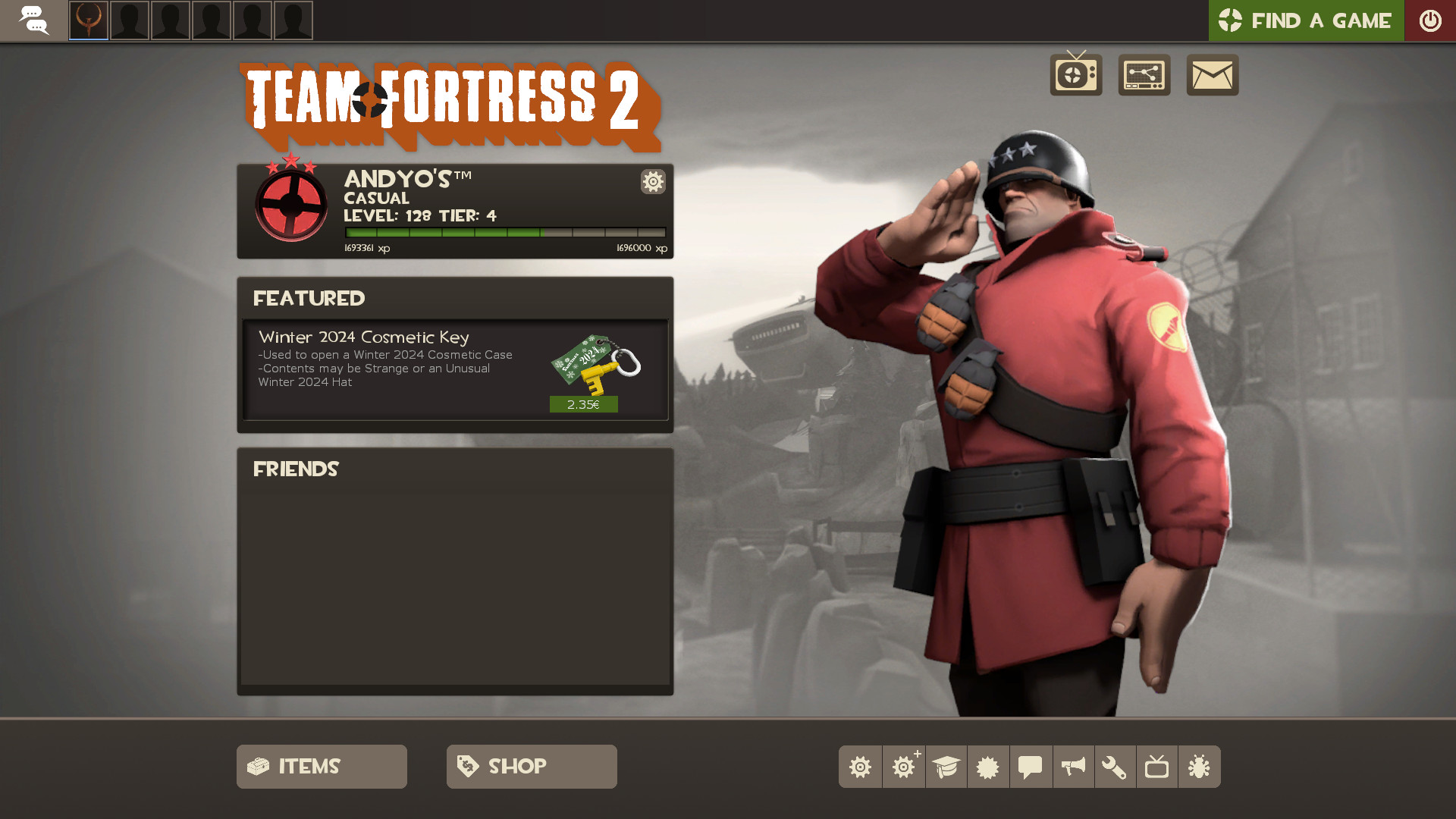Open the badge settings gear on ANDYO'S panel
Image resolution: width=1456 pixels, height=819 pixels.
pos(652,182)
